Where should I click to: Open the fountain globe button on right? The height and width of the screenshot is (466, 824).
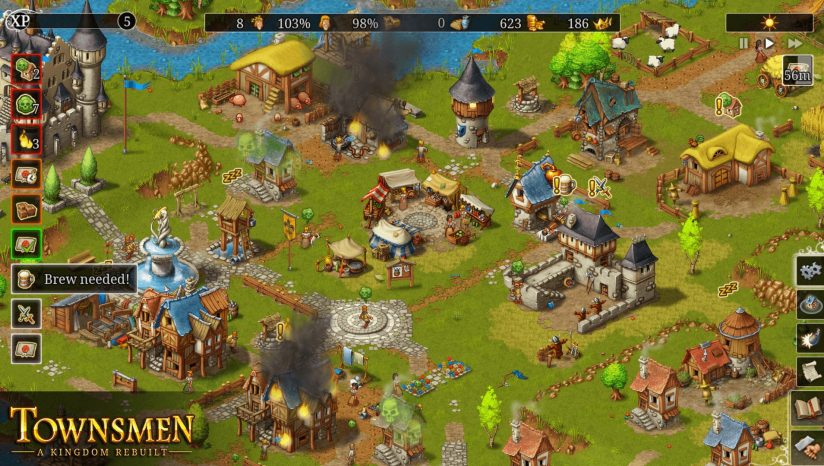[x=809, y=304]
